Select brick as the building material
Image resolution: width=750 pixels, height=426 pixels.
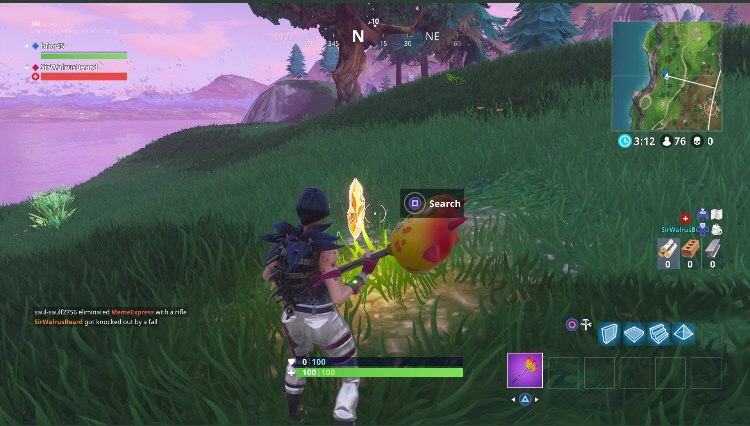(x=690, y=249)
